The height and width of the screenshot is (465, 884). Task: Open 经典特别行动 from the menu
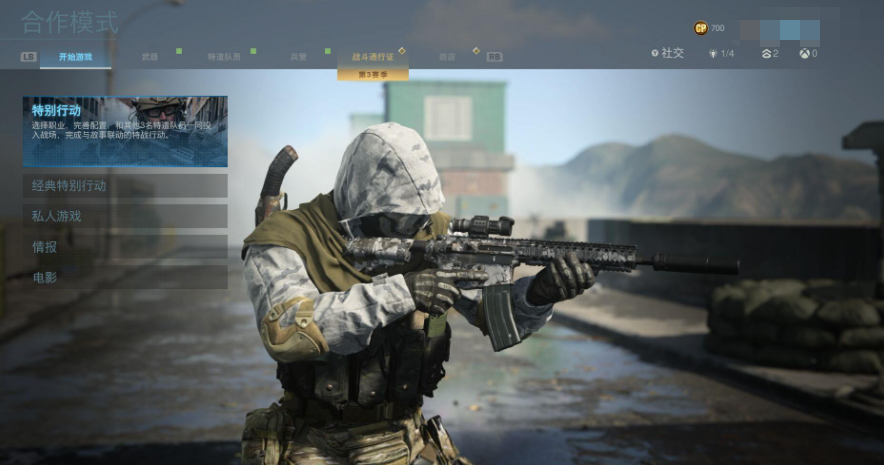point(125,186)
